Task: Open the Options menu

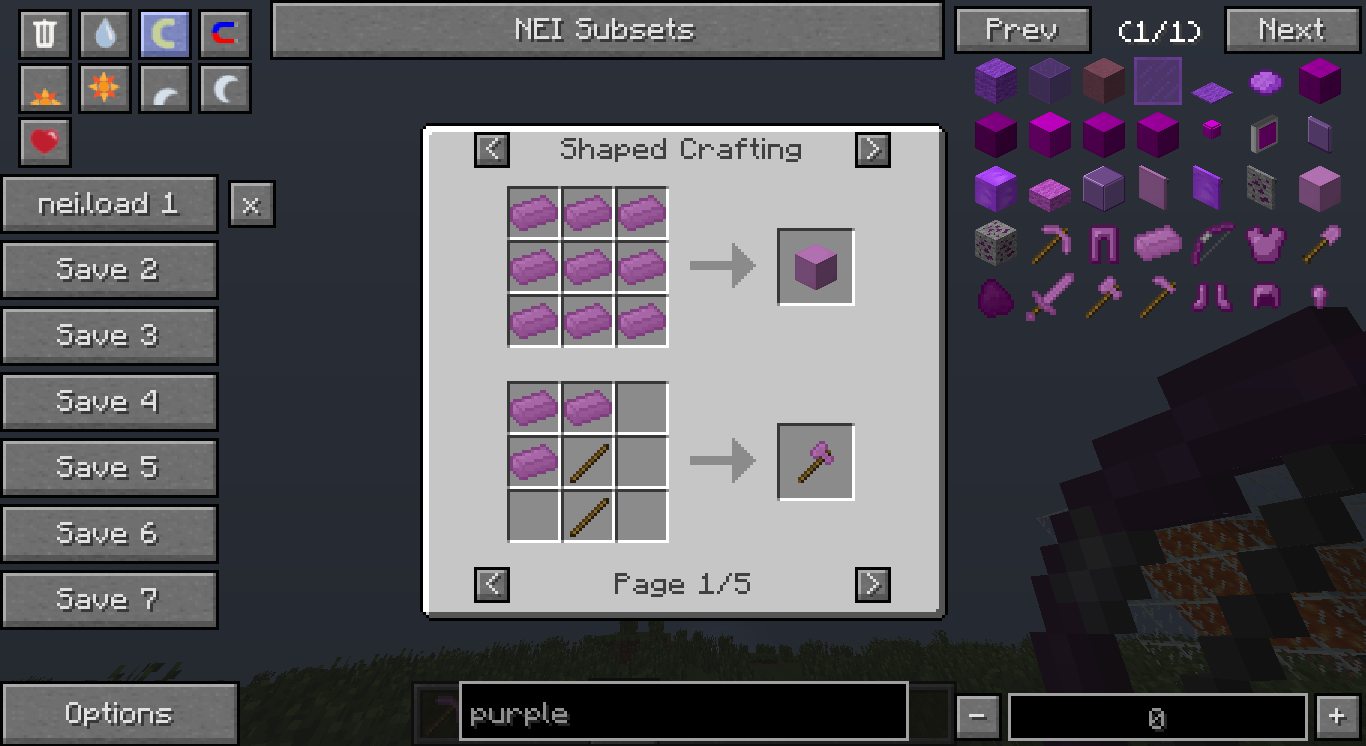Action: tap(119, 713)
